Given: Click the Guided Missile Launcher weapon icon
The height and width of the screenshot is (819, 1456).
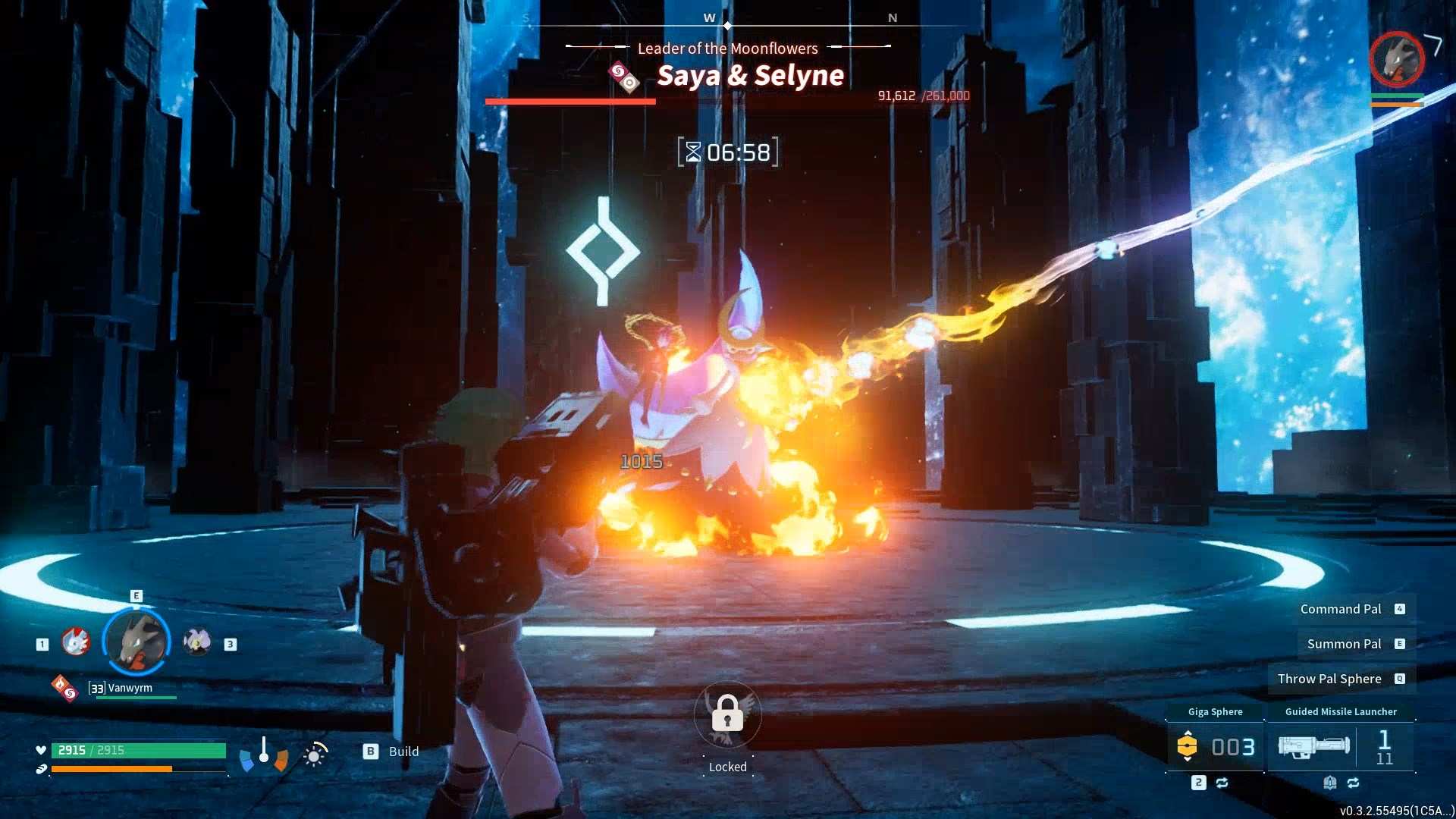Looking at the screenshot, I should (x=1314, y=747).
